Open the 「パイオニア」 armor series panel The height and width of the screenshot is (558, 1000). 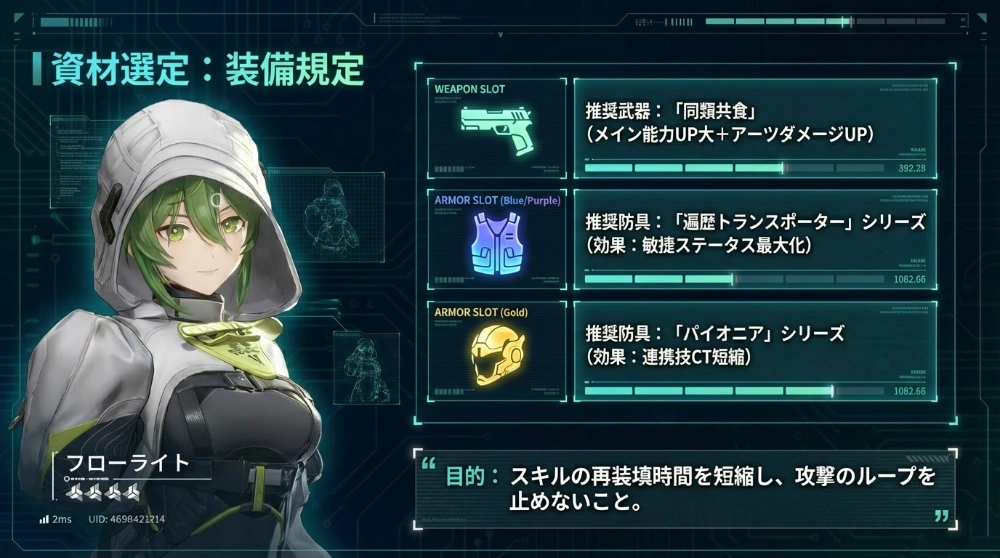755,351
